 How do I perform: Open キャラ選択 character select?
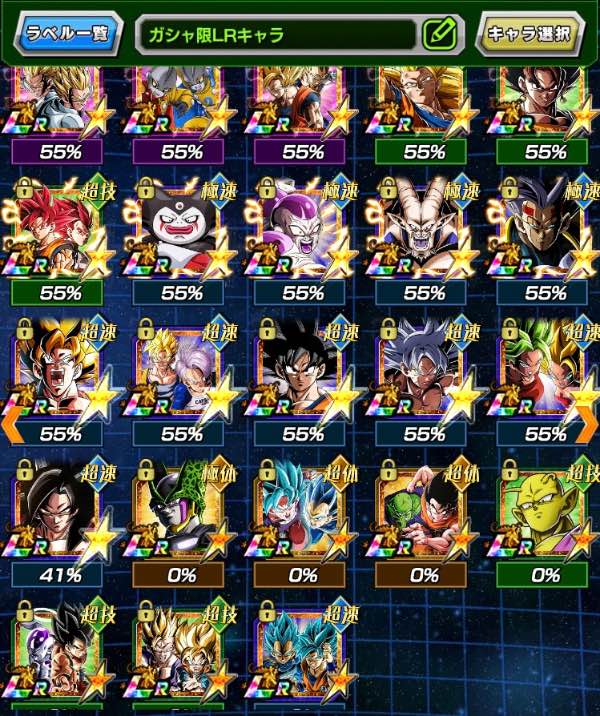pos(530,34)
